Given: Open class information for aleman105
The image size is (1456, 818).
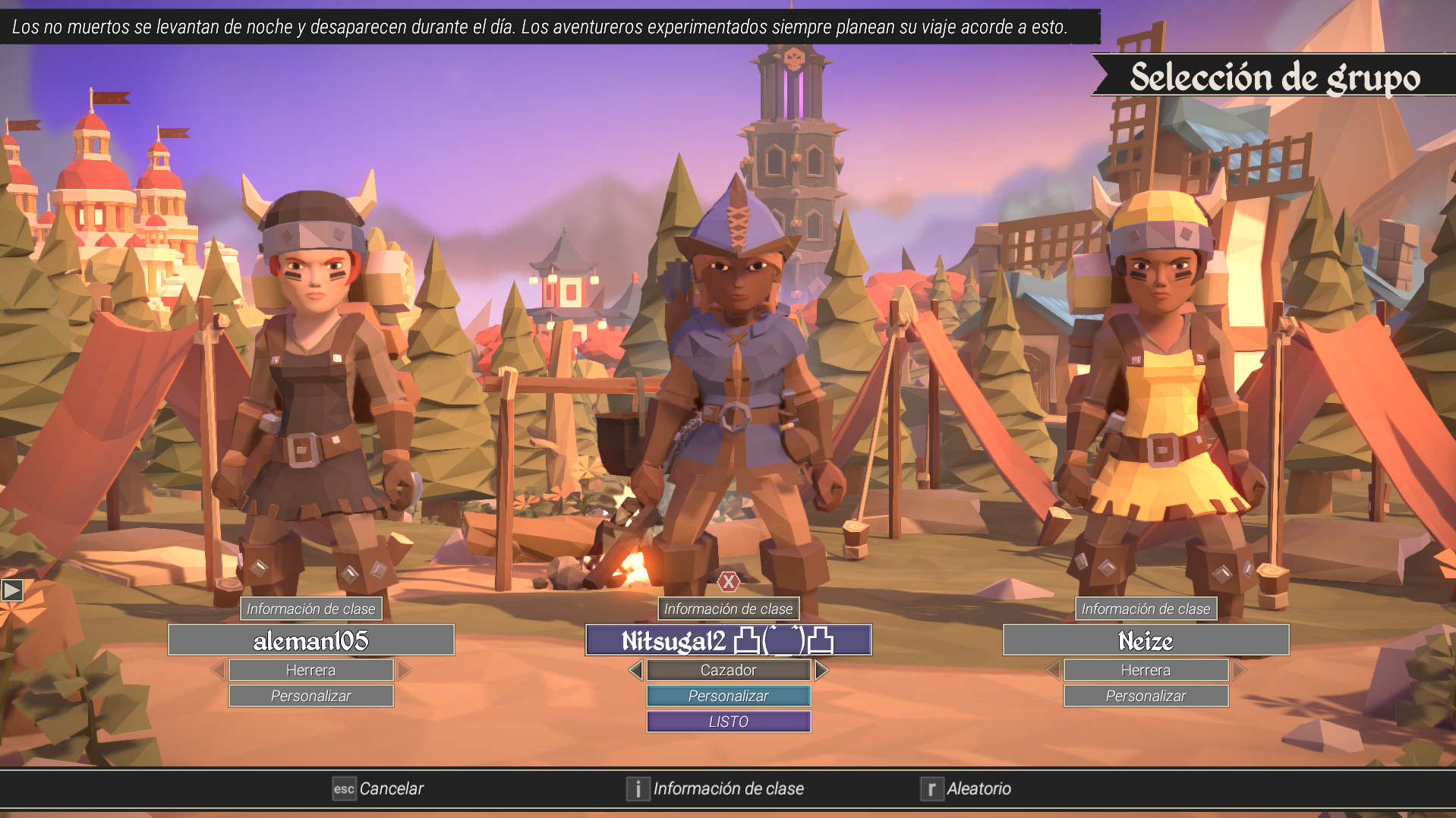Looking at the screenshot, I should point(310,609).
